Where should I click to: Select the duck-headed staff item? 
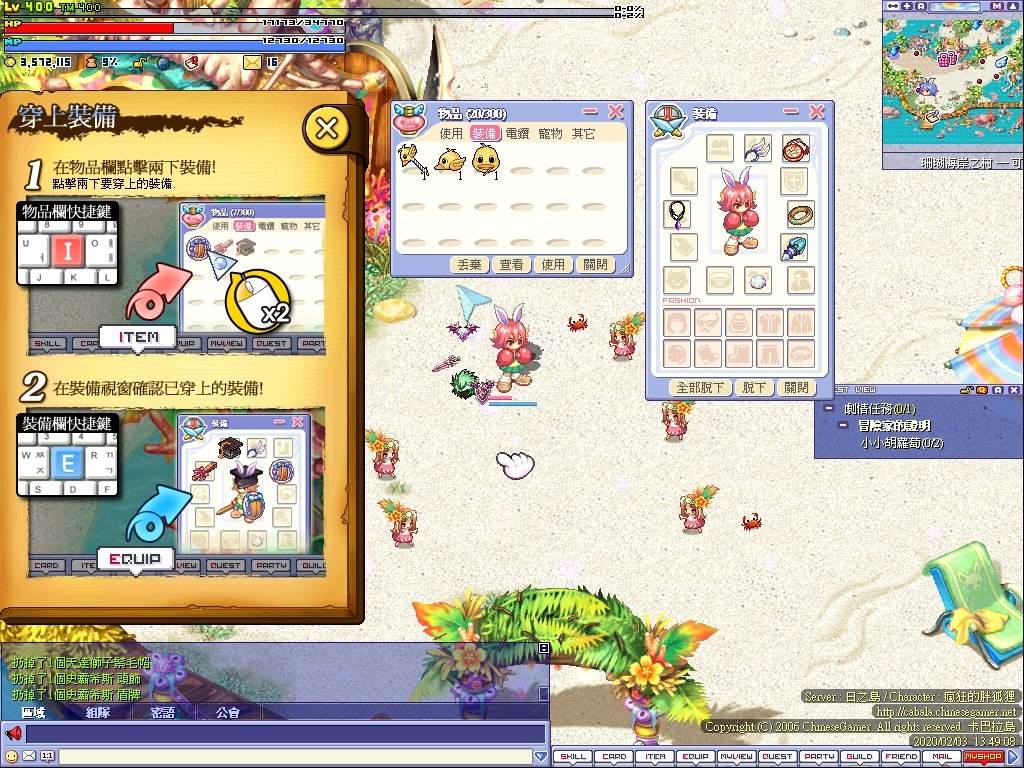click(x=412, y=160)
